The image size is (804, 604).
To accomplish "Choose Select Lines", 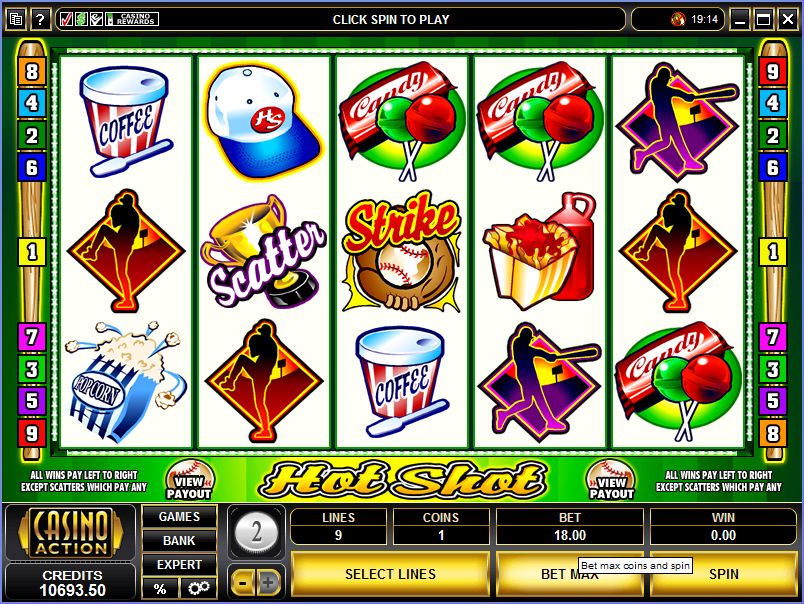I will [390, 574].
